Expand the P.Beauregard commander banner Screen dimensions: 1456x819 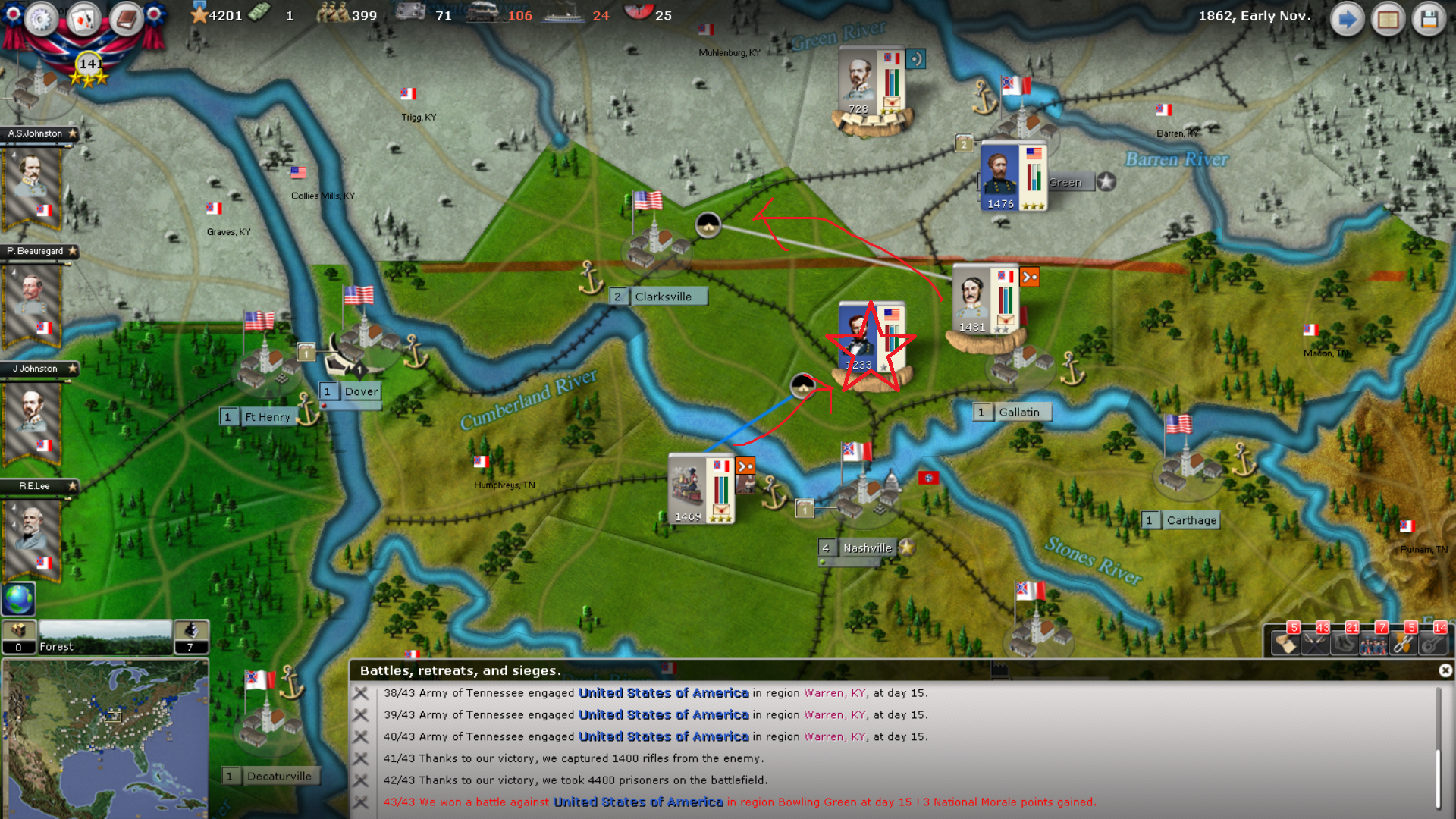click(35, 251)
